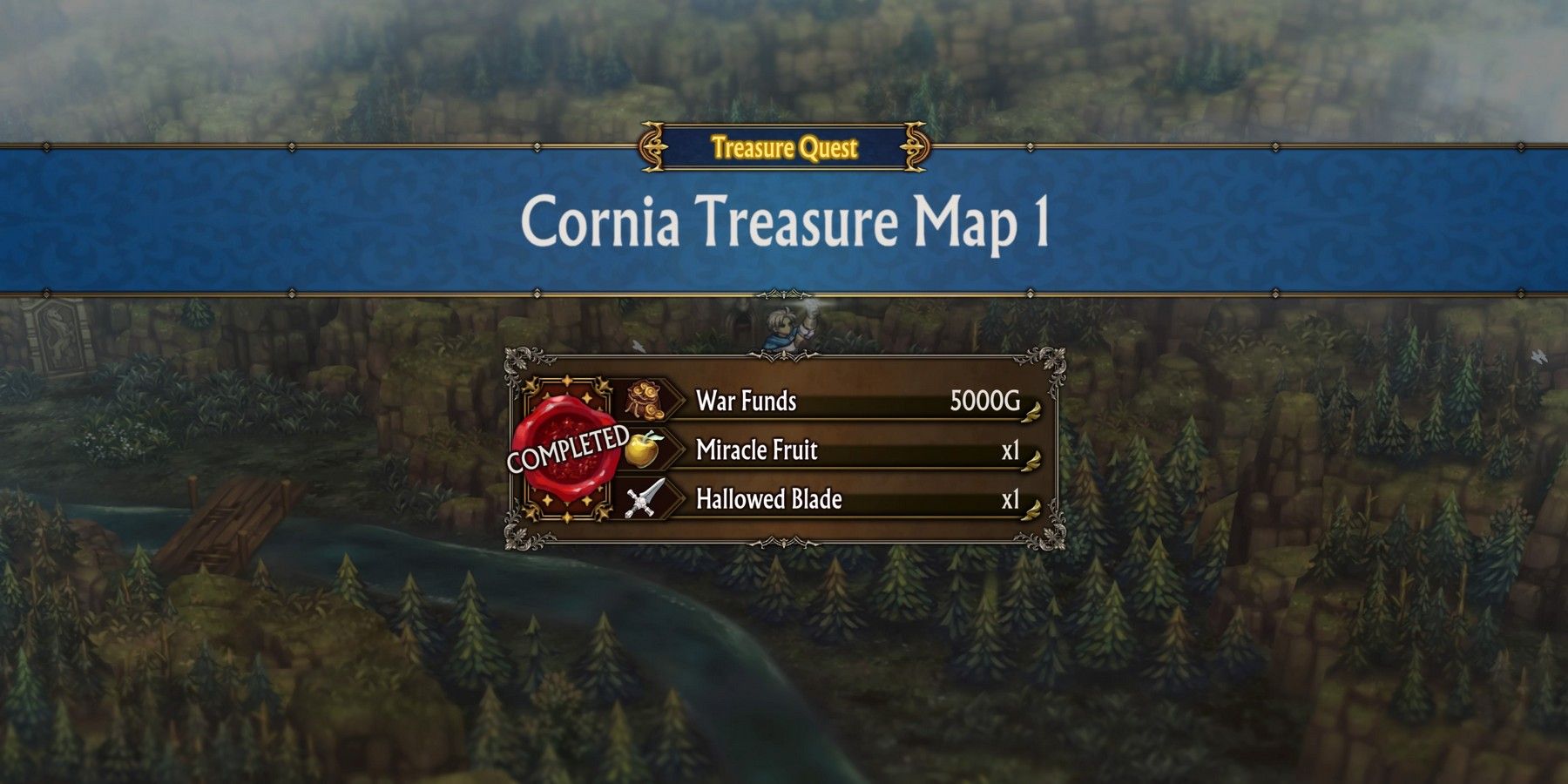Open the Treasure Quest header tab
This screenshot has height=784, width=1568.
pos(783,148)
